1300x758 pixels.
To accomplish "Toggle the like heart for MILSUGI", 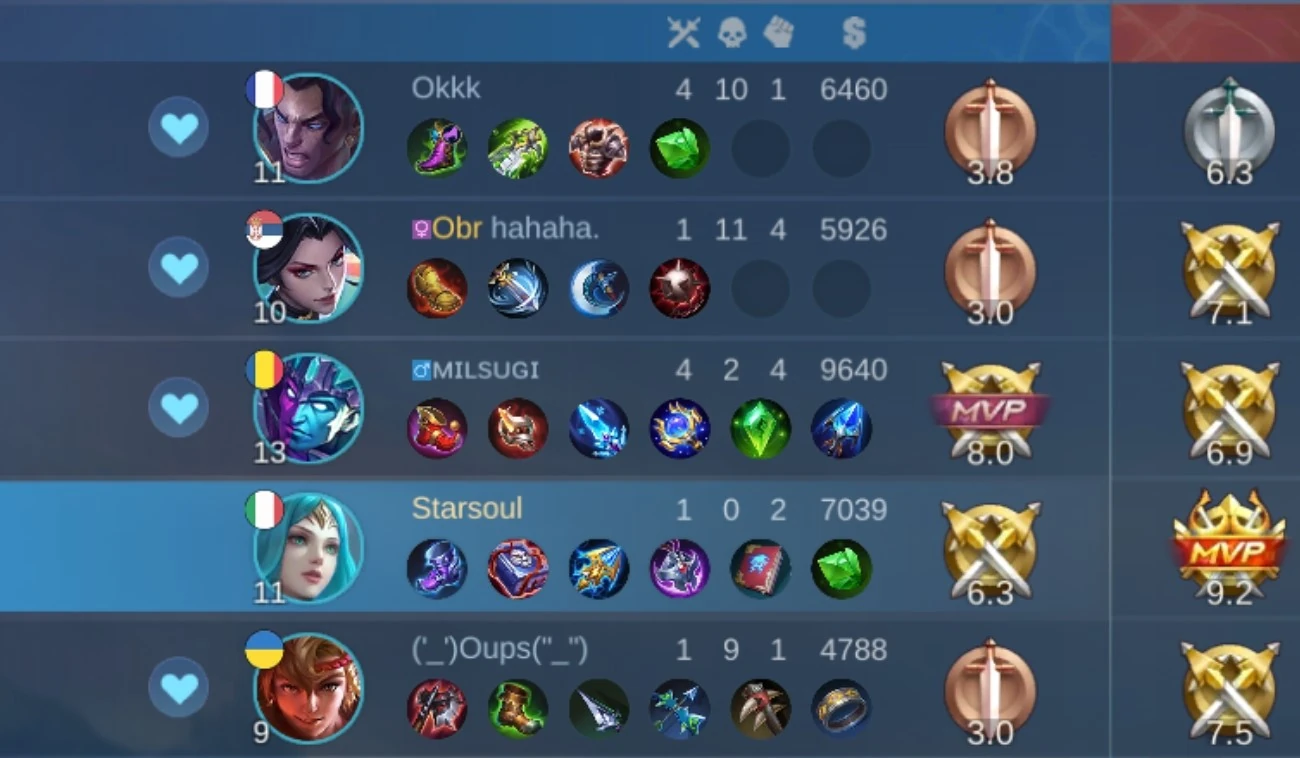I will [x=179, y=408].
